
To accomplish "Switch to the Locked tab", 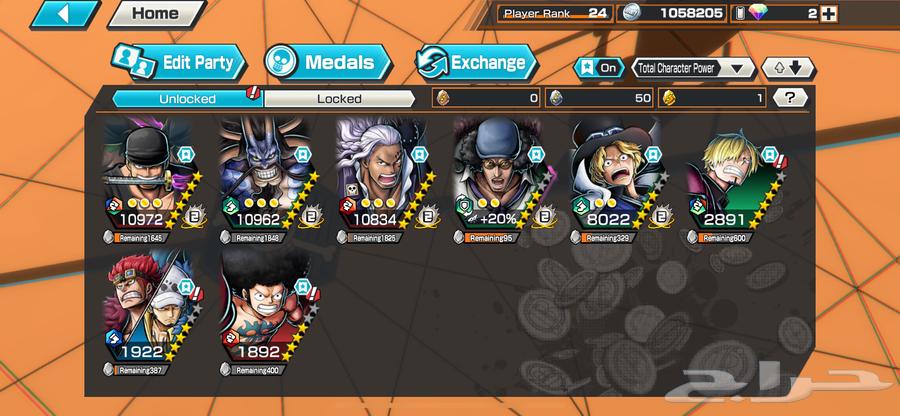I will click(x=339, y=98).
